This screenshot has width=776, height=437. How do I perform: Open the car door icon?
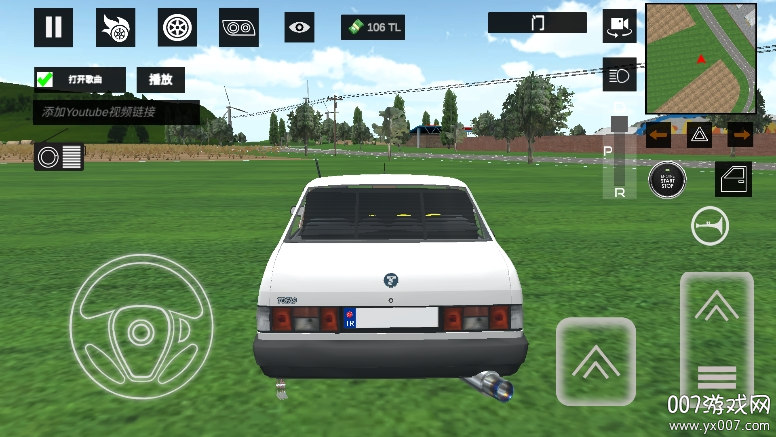click(733, 178)
